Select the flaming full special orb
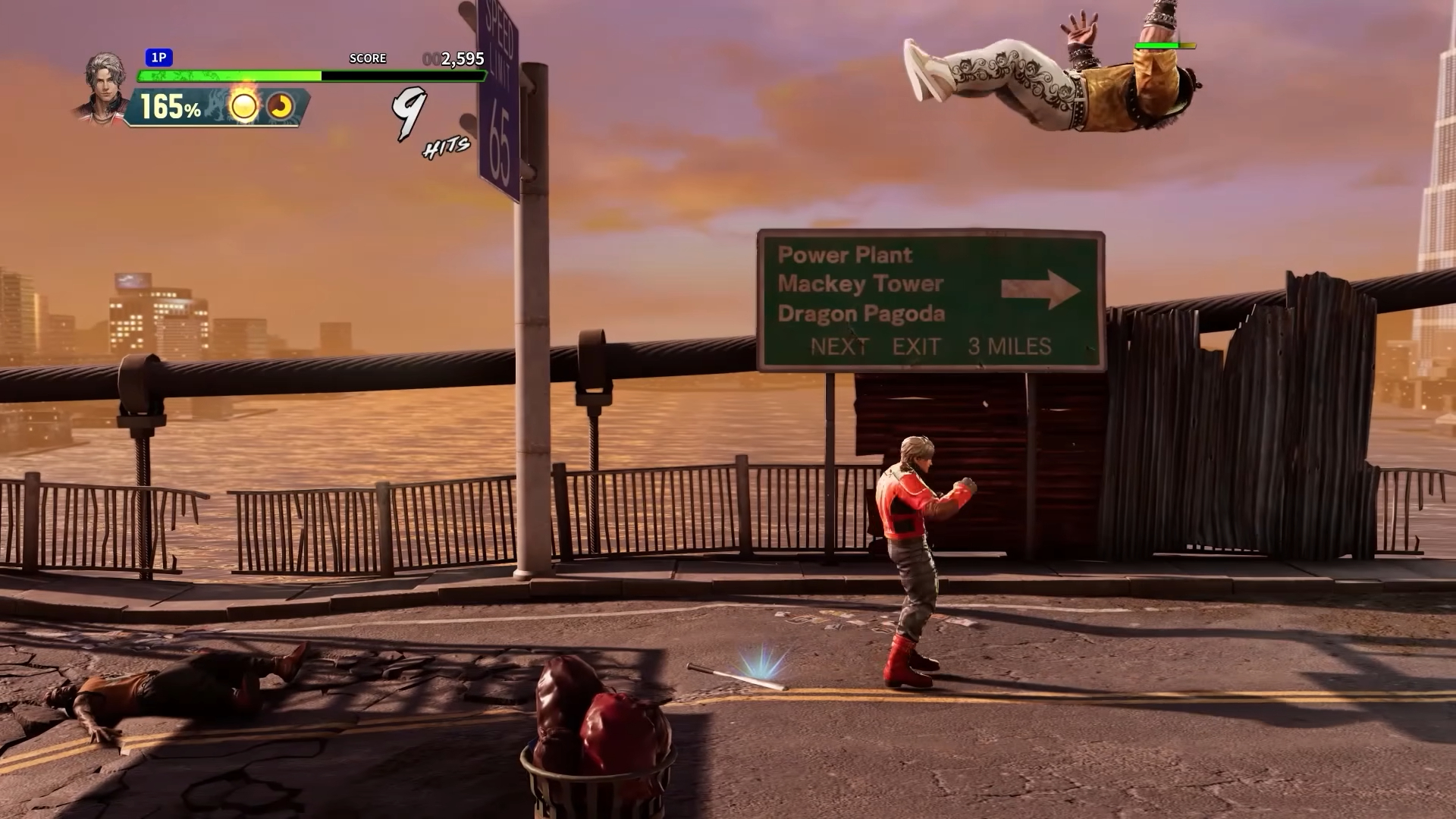The image size is (1456, 819). (x=243, y=106)
